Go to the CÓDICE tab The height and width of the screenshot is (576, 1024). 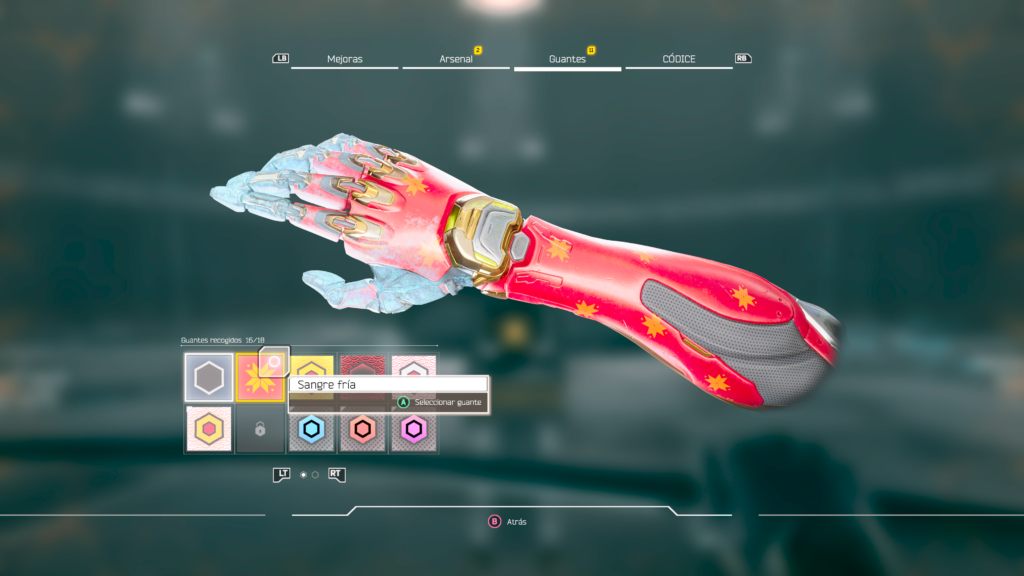coord(679,59)
